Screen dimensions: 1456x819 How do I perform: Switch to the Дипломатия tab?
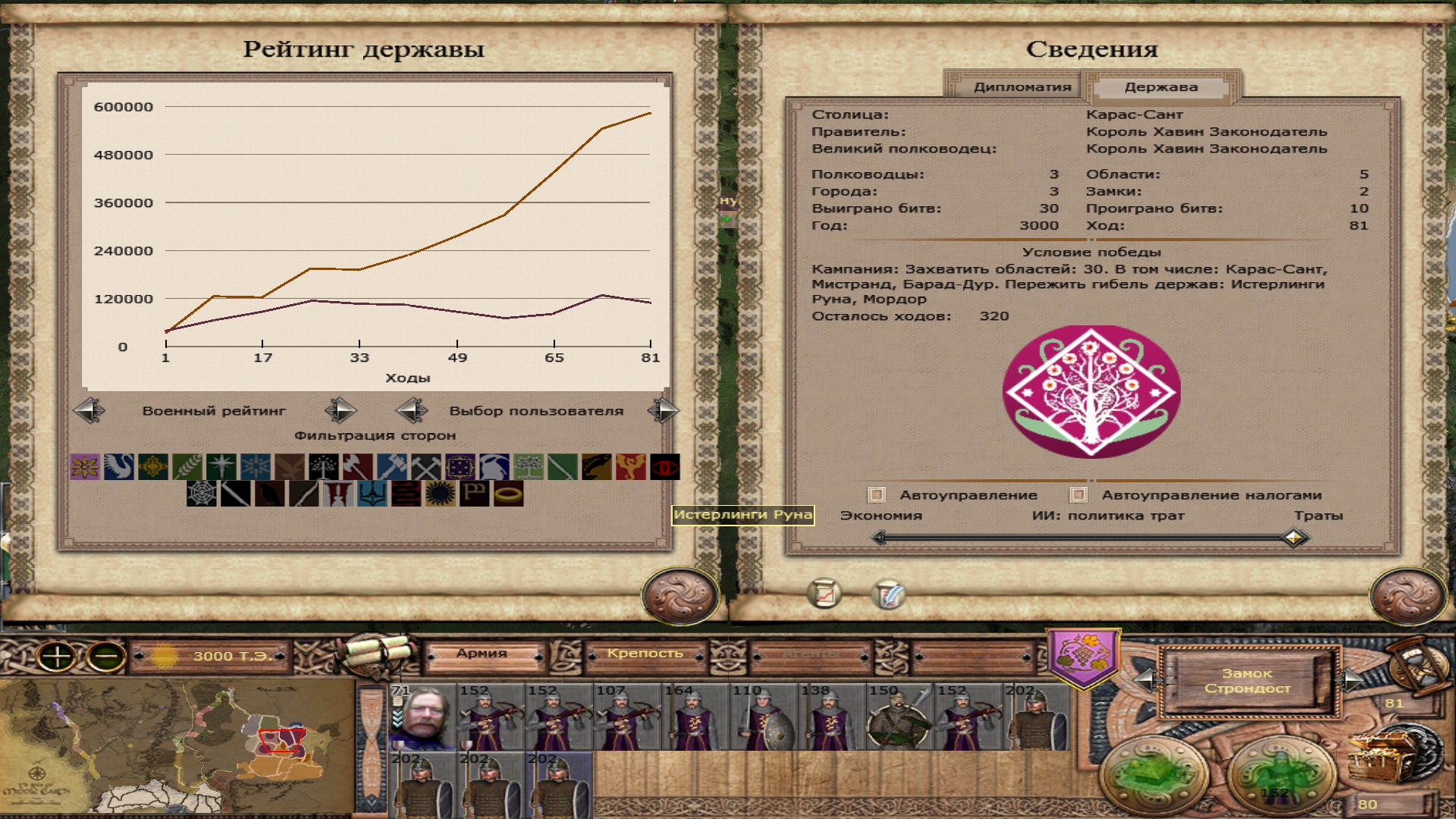tap(1022, 86)
